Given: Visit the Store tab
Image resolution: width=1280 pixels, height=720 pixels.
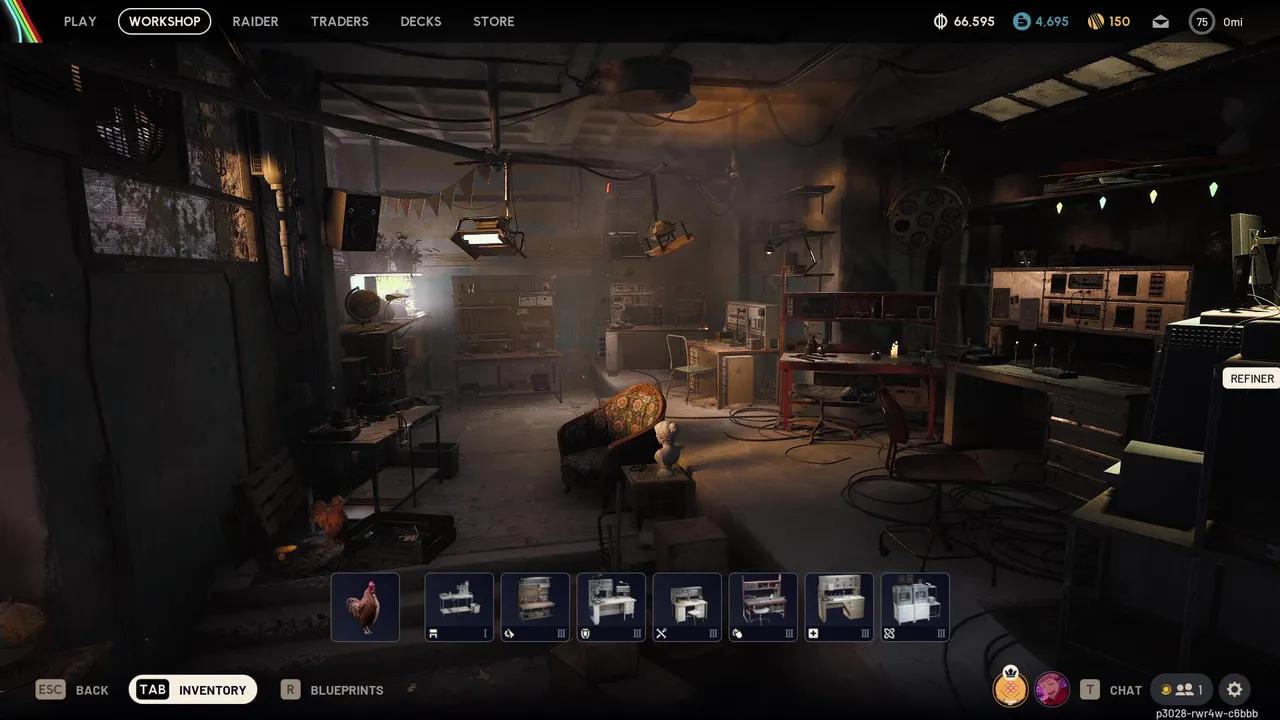Looking at the screenshot, I should coord(494,21).
